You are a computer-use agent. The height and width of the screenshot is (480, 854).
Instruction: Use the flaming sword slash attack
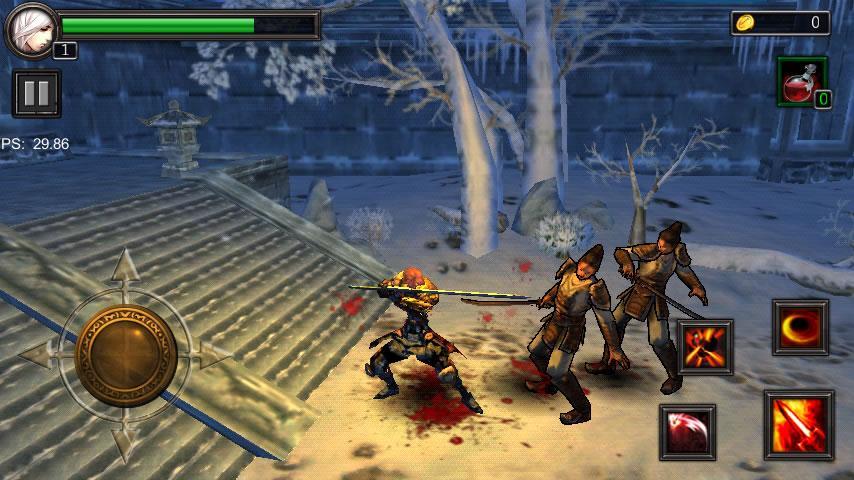[798, 424]
